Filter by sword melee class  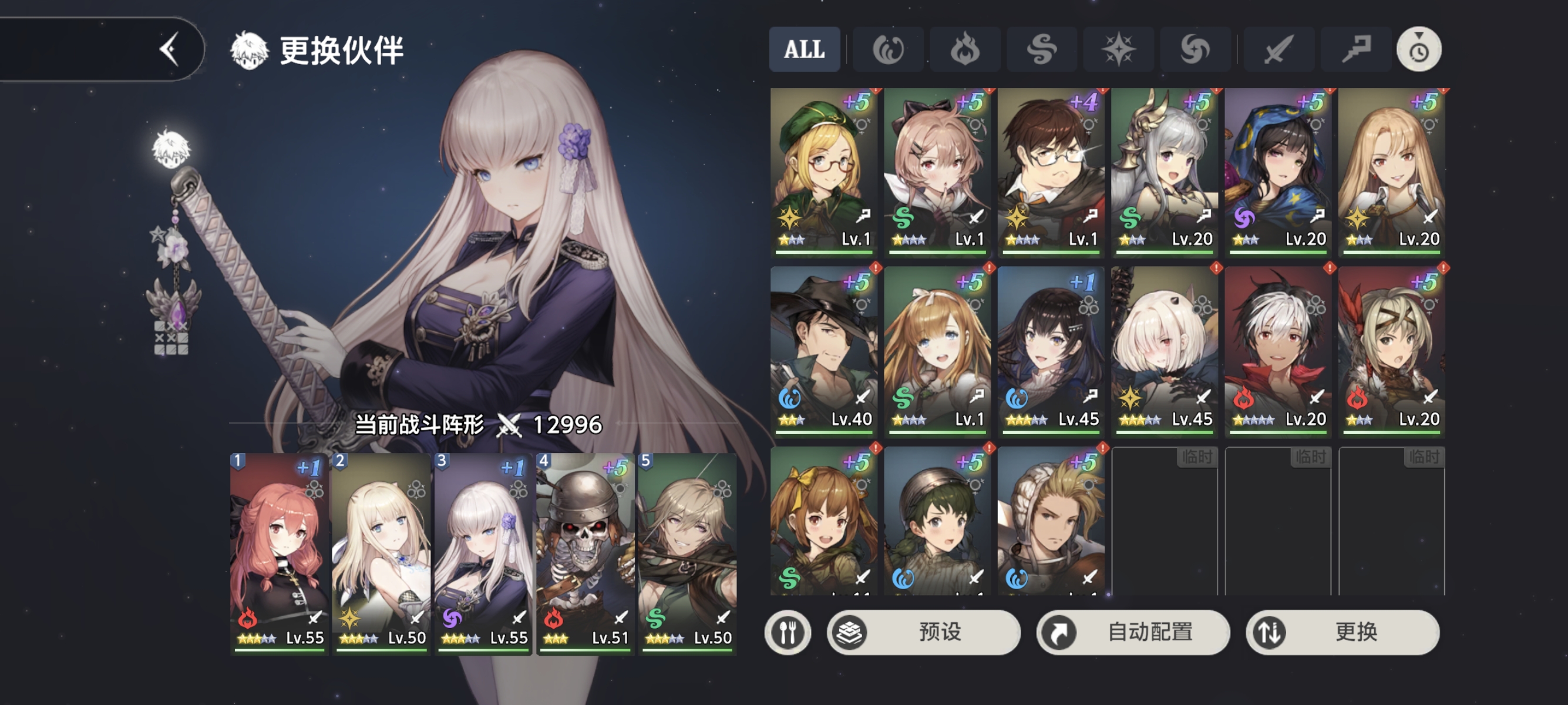point(1278,49)
